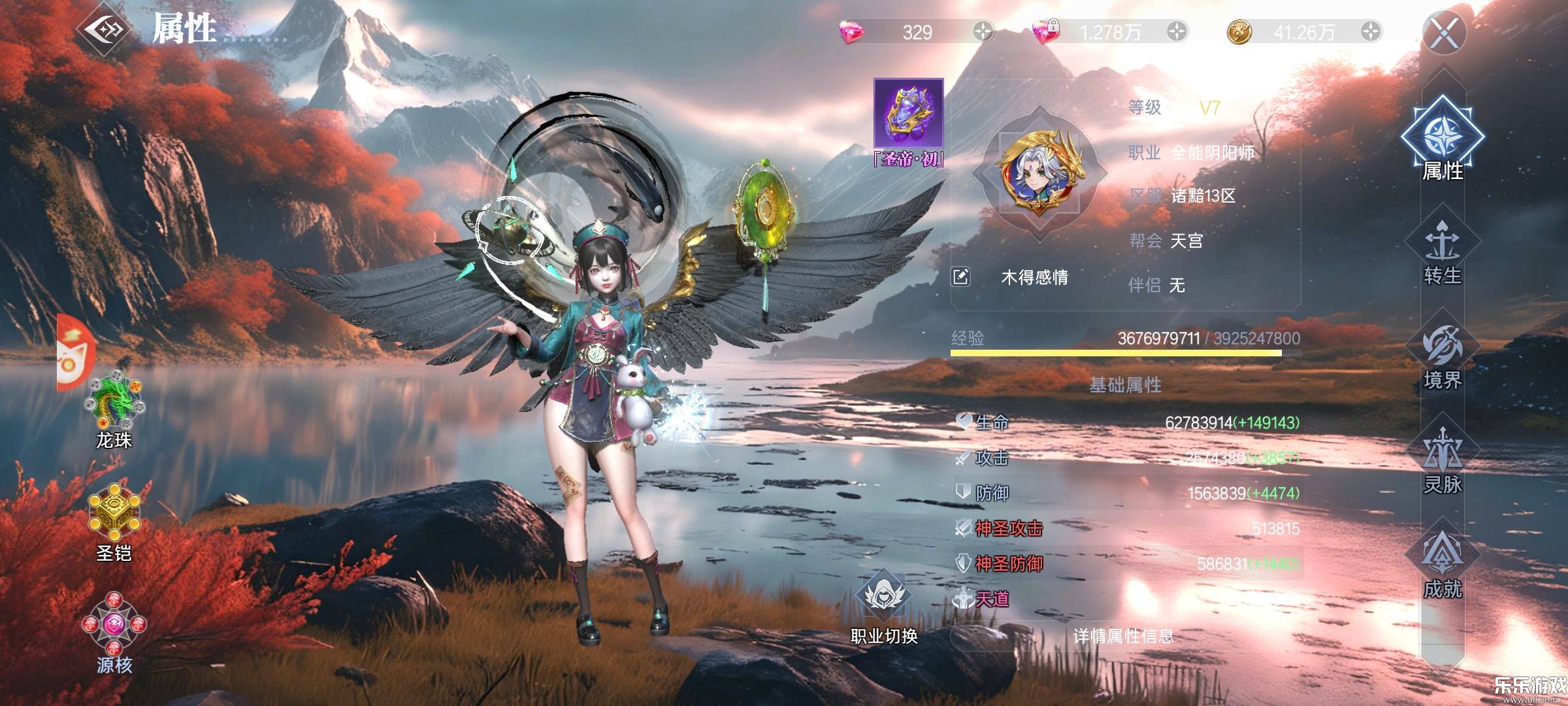Go back using the top-left arrow
Screen dimensions: 1568x706
pyautogui.click(x=105, y=29)
